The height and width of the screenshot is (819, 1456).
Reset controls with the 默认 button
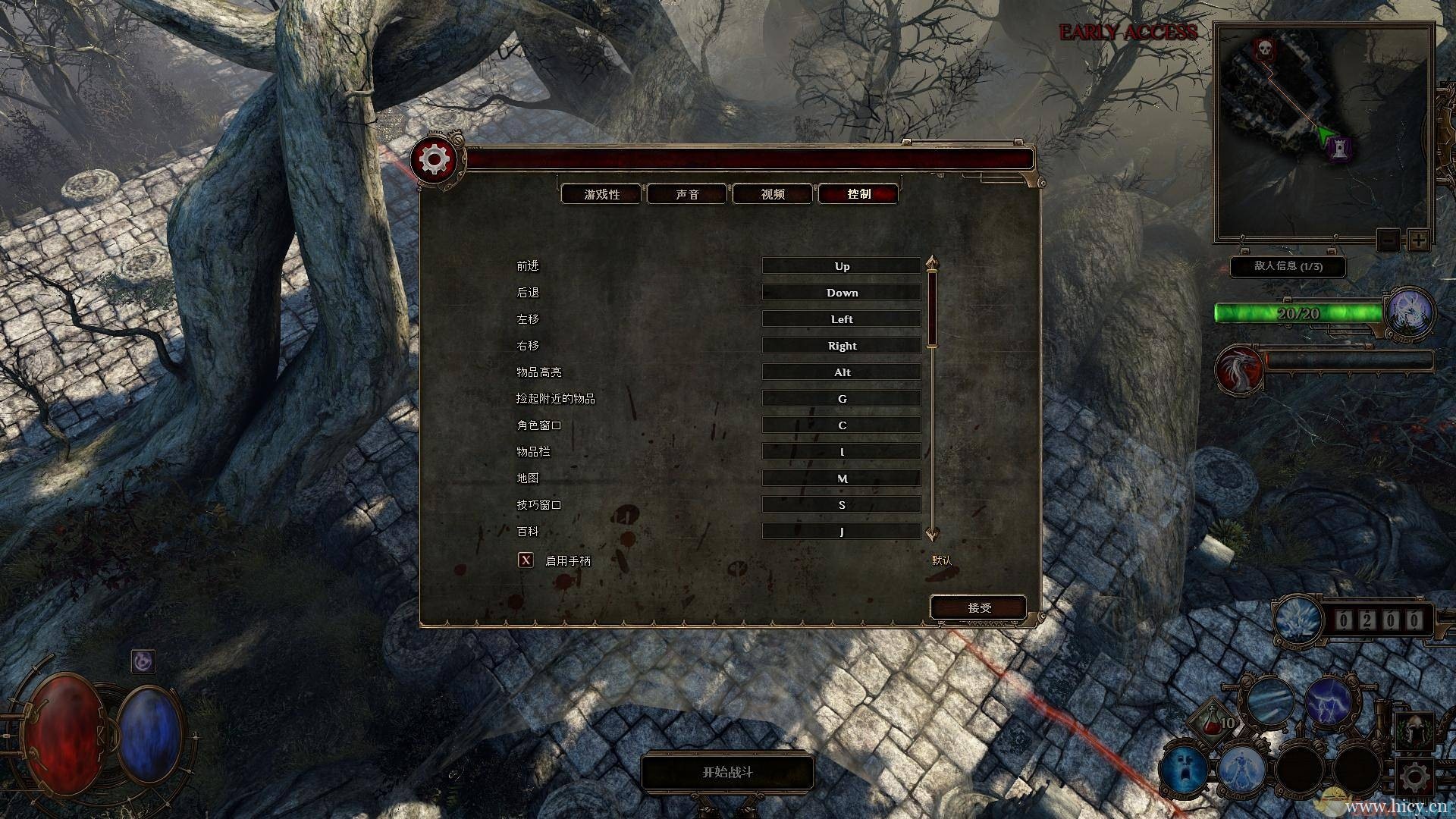(941, 560)
